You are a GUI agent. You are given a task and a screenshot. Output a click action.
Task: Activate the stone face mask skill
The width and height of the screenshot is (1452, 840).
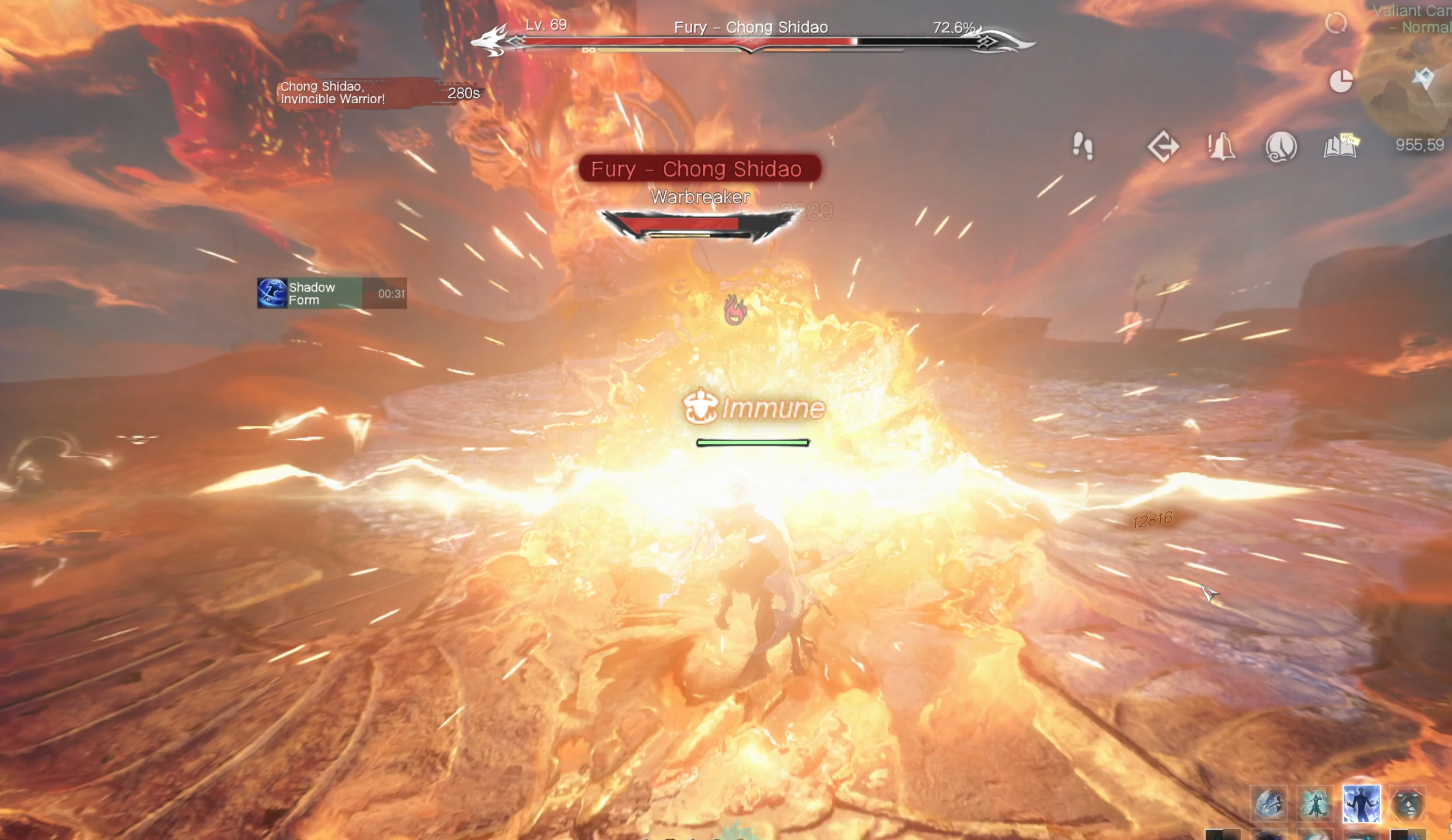pyautogui.click(x=1408, y=804)
